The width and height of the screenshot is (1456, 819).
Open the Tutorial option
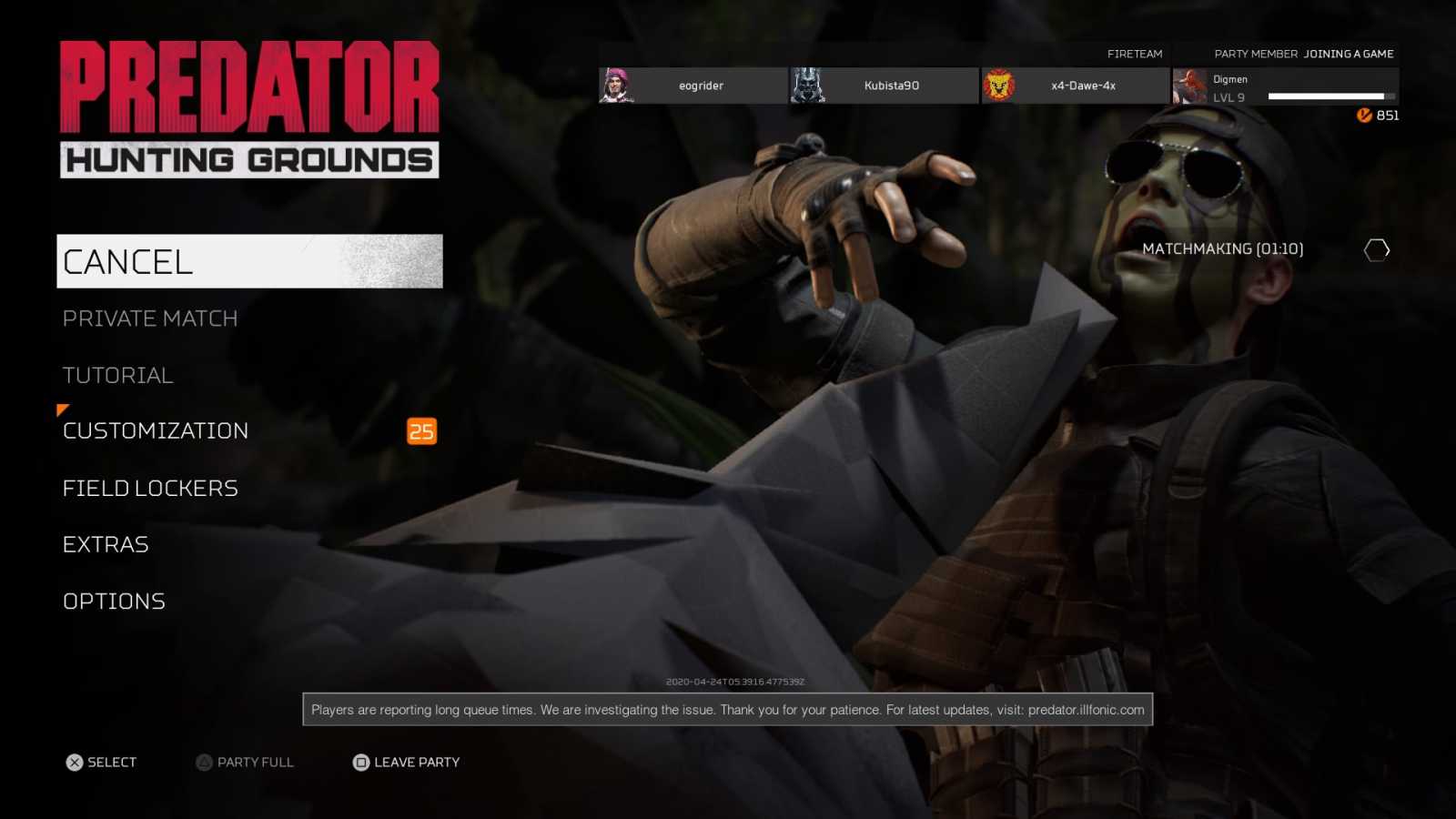pos(117,374)
